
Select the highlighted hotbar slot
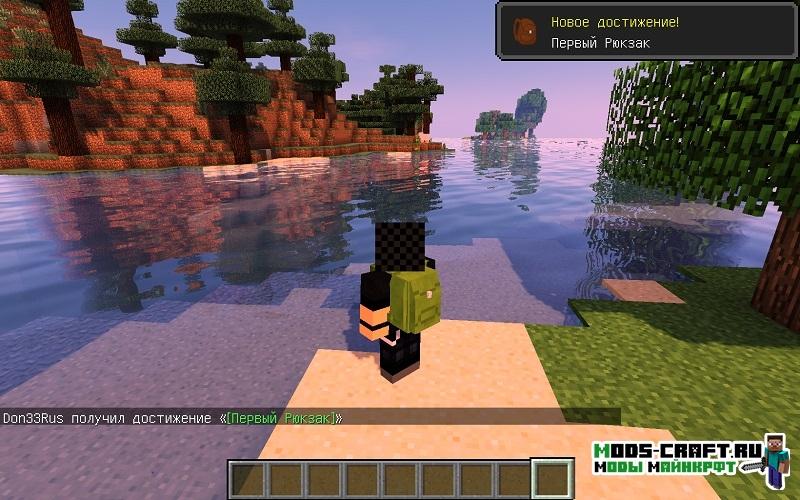[x=550, y=478]
